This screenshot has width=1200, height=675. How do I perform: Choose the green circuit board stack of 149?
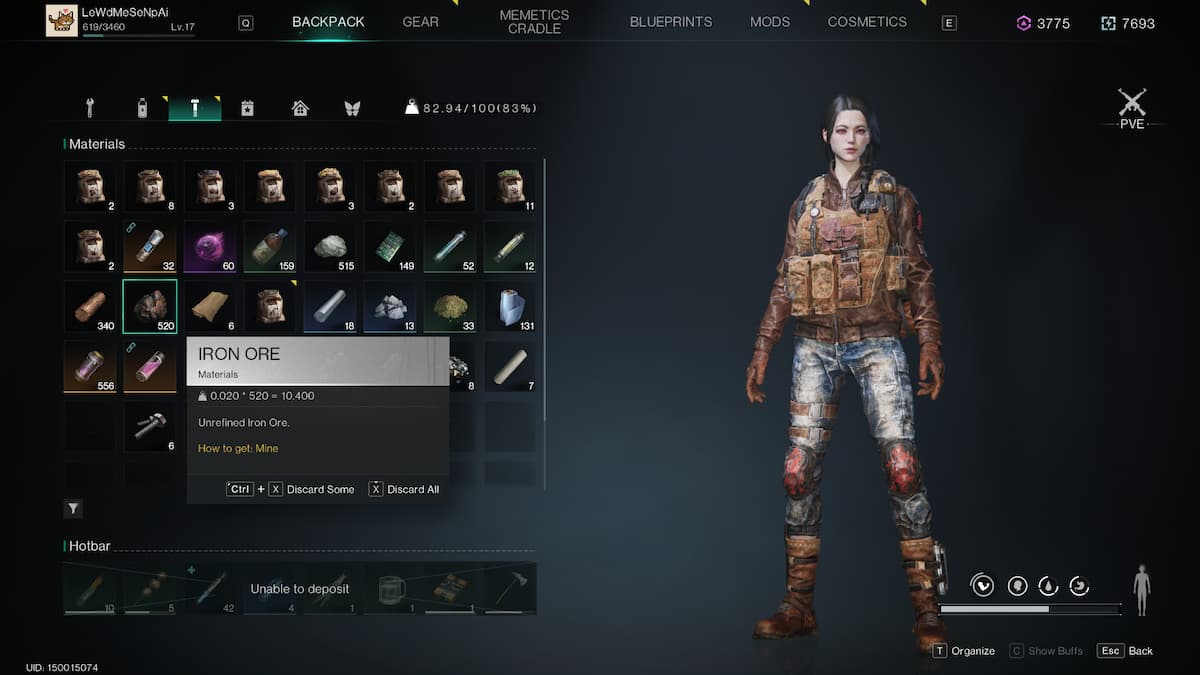pyautogui.click(x=390, y=246)
